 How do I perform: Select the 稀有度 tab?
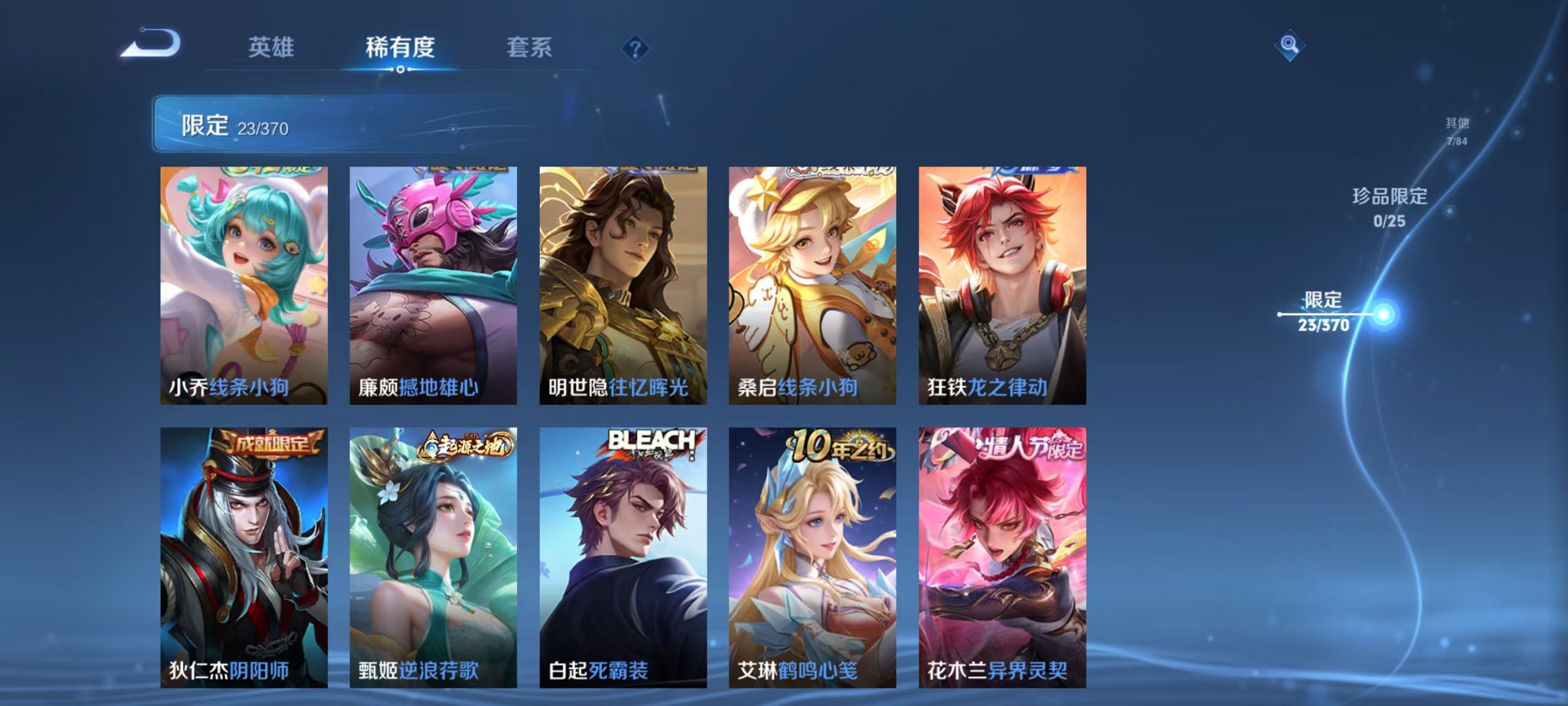pyautogui.click(x=400, y=46)
